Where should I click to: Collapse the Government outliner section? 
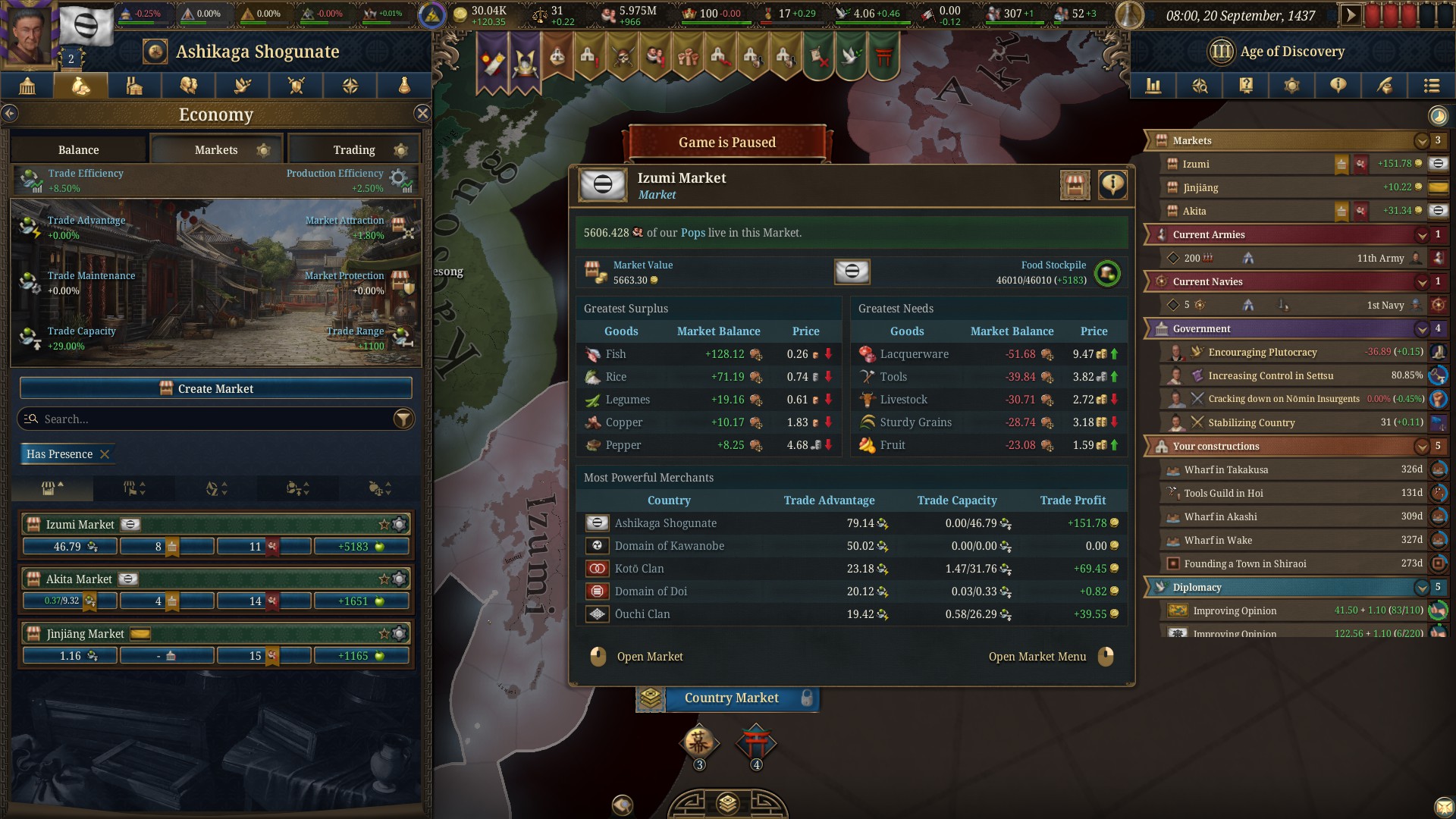1422,329
